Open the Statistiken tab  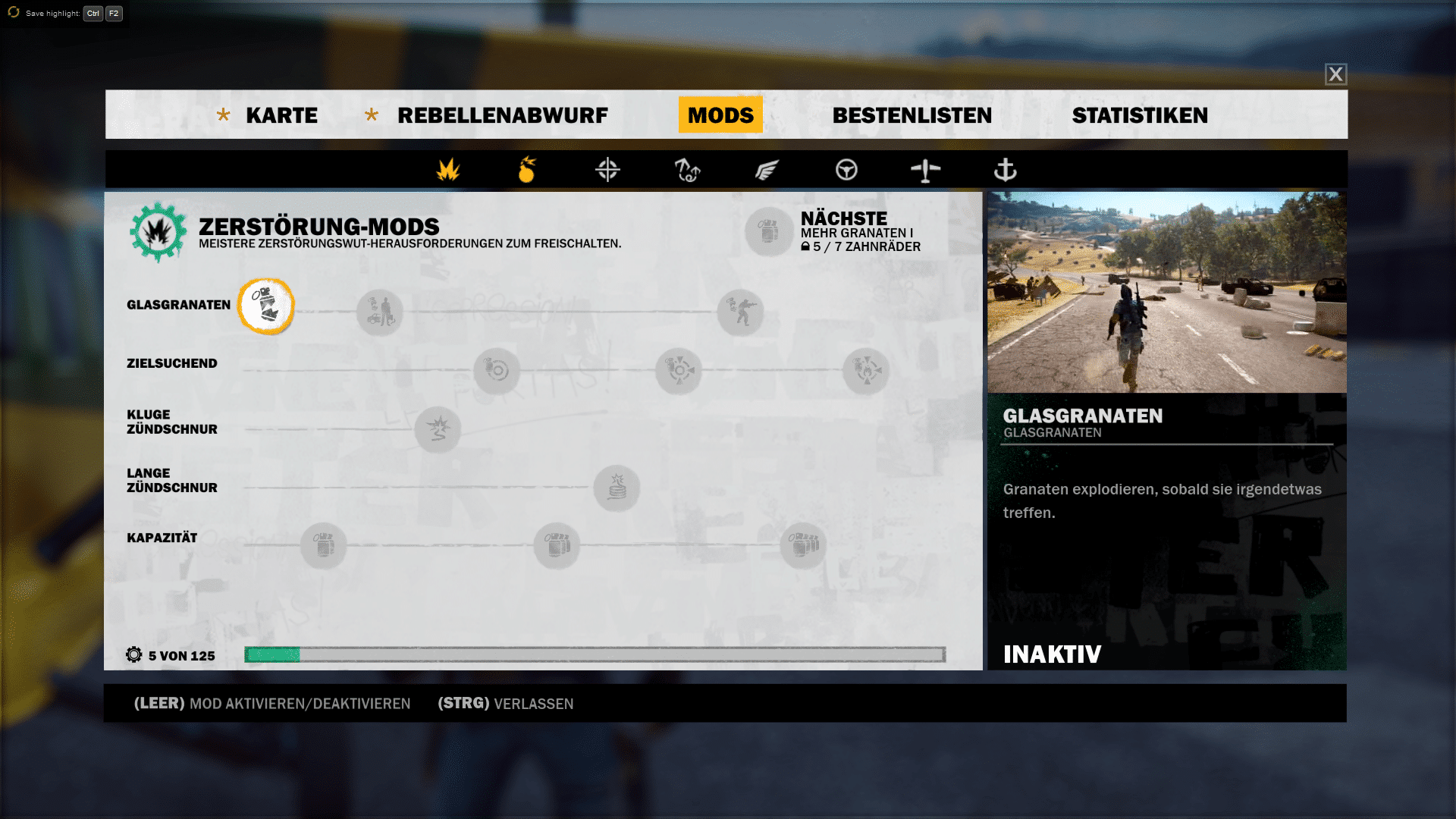pyautogui.click(x=1140, y=115)
